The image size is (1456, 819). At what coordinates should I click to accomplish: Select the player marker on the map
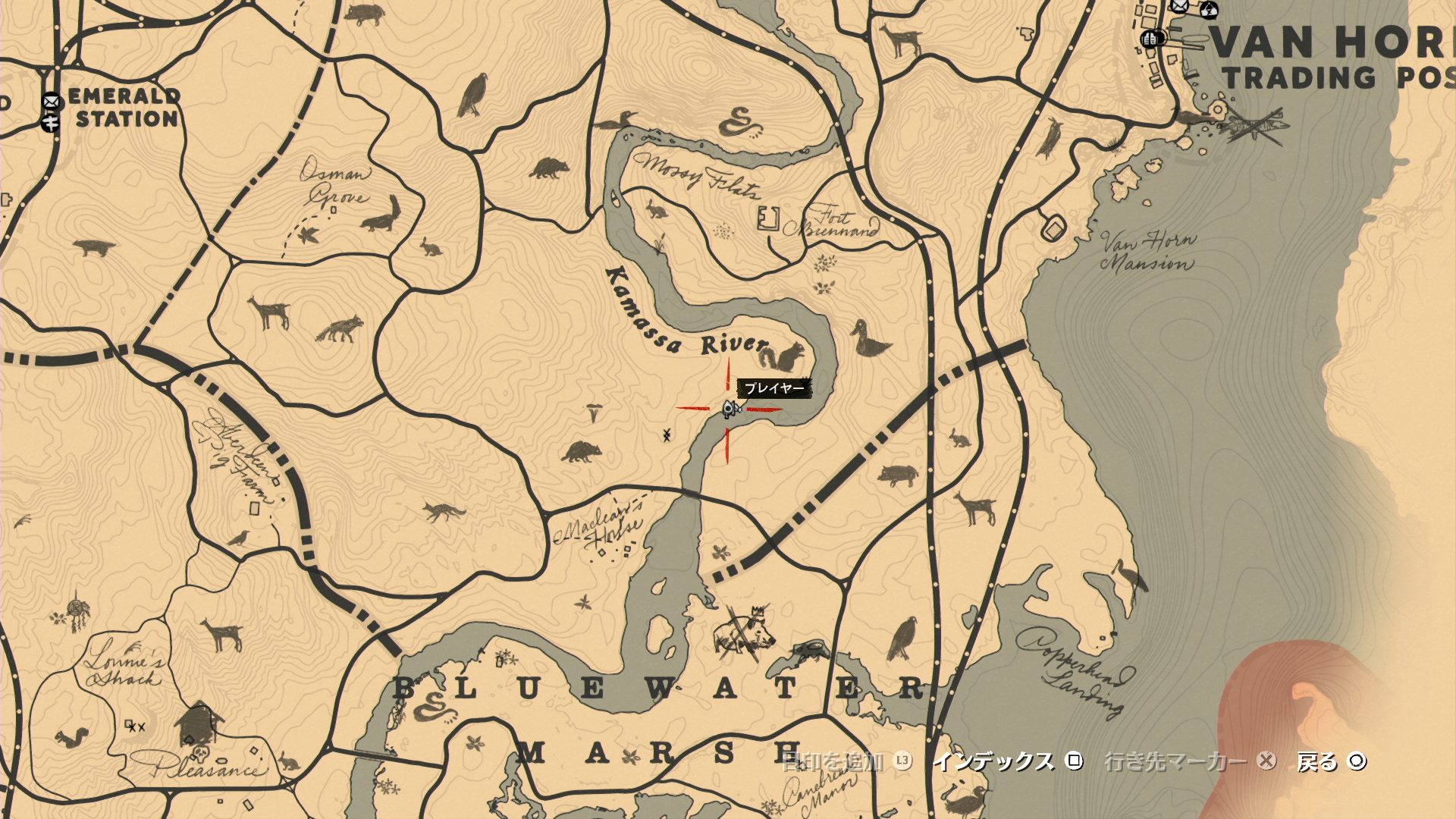pos(730,409)
